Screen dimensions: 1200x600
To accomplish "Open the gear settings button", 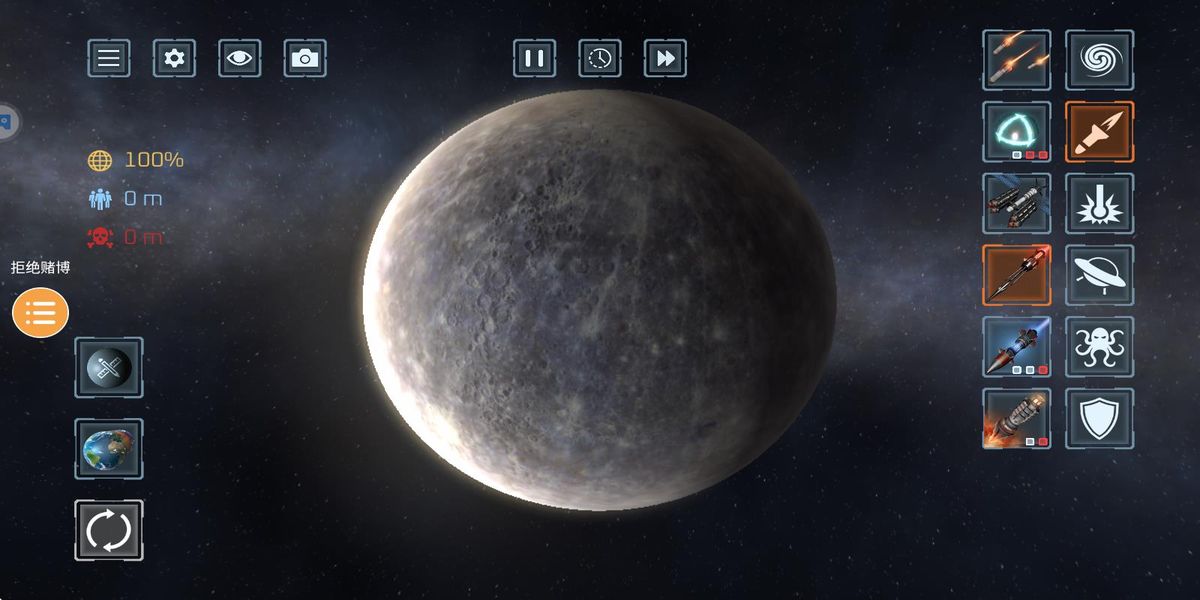I will pos(174,58).
